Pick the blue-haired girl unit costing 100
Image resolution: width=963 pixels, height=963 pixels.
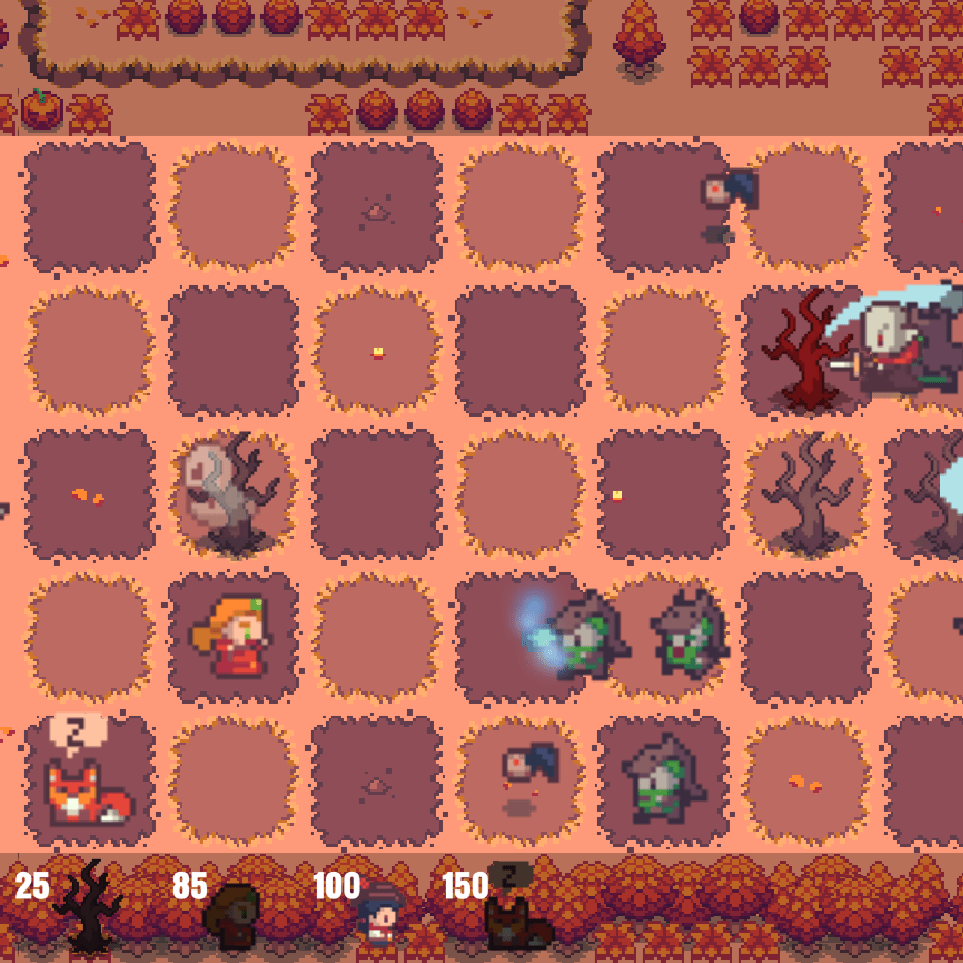[380, 913]
